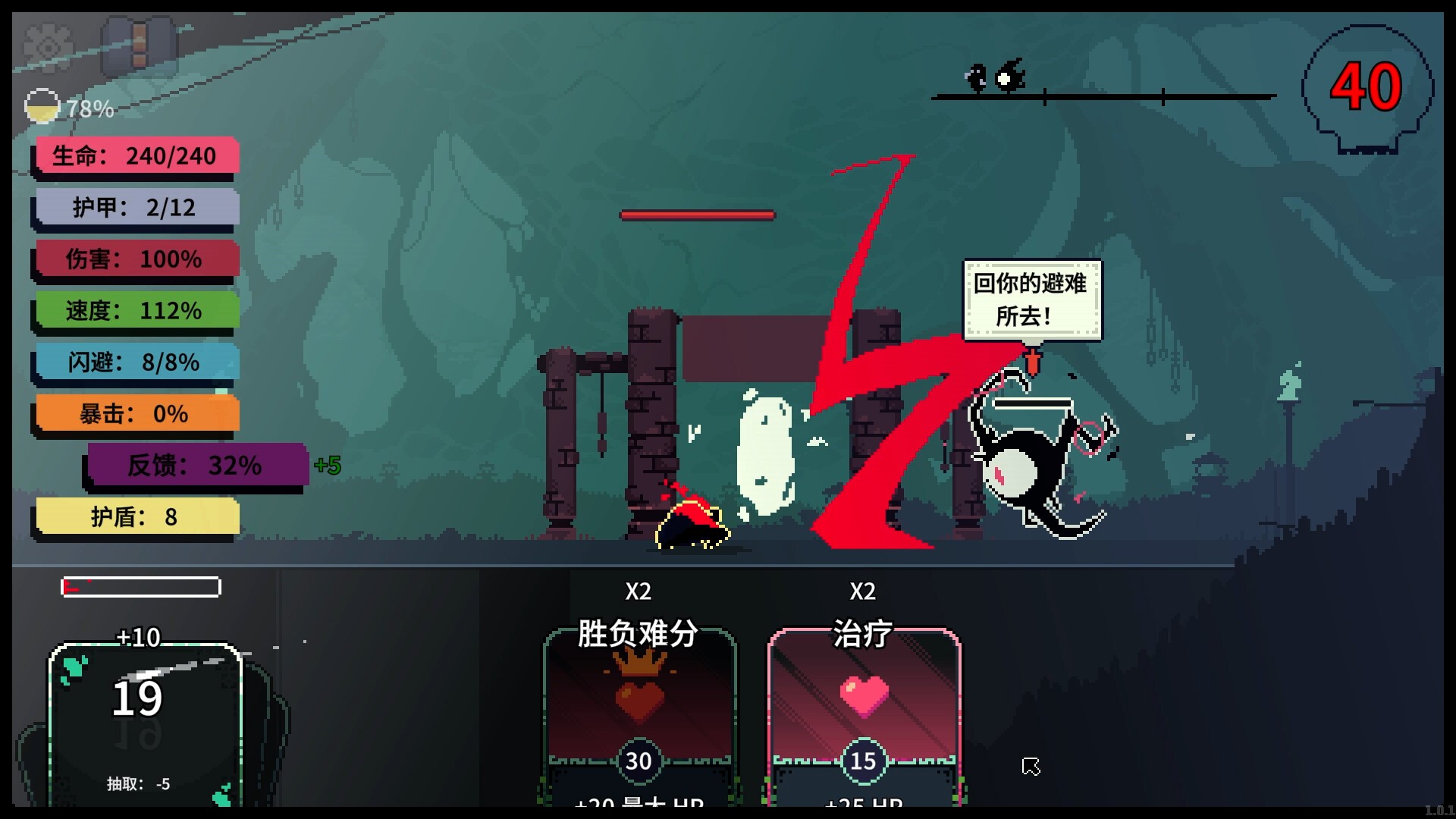Select the 治疗 healing card
This screenshot has height=819, width=1456.
tap(863, 713)
